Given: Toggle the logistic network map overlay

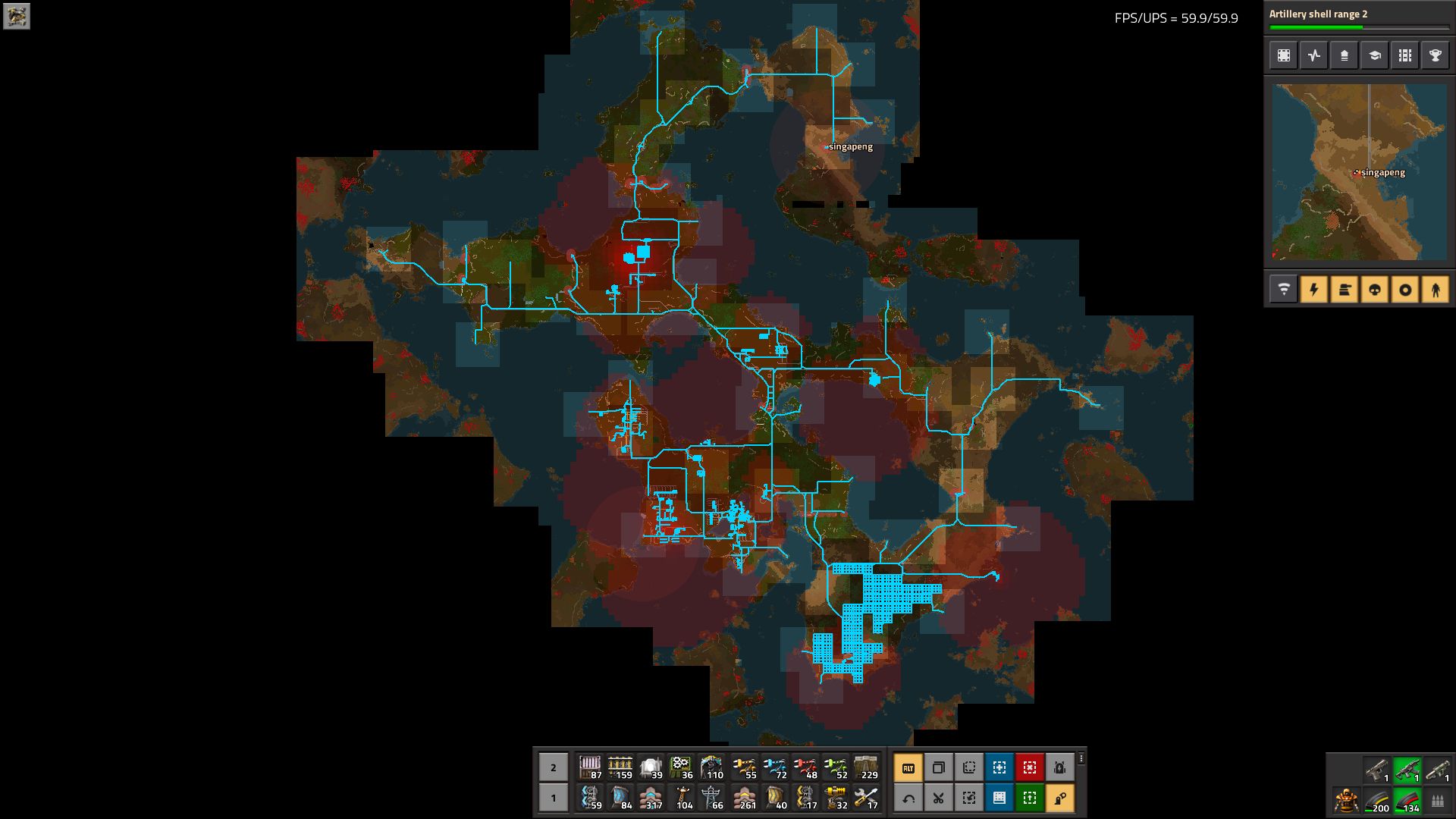Looking at the screenshot, I should [x=1283, y=290].
